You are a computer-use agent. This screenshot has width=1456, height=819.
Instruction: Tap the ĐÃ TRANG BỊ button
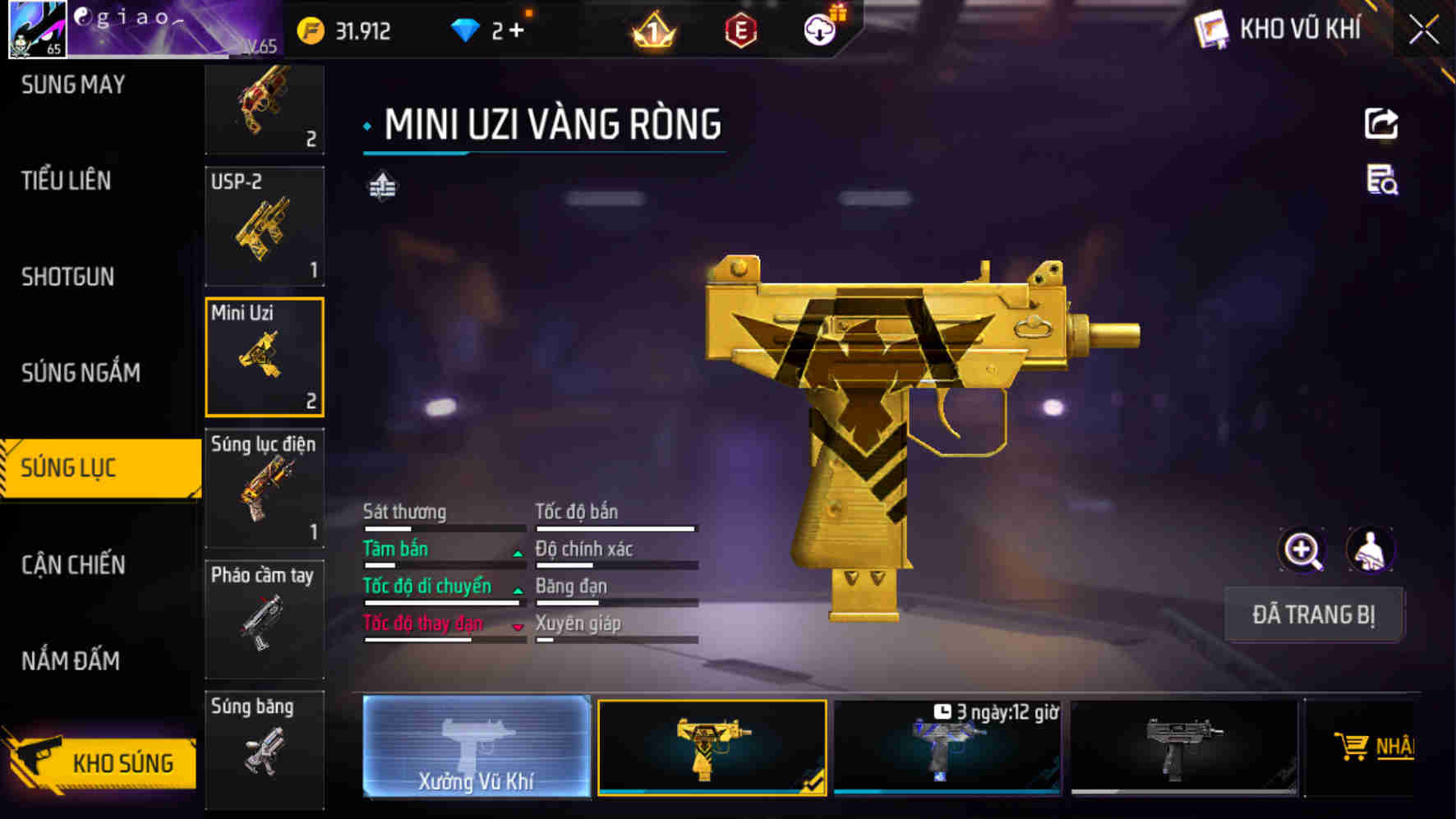tap(1313, 614)
